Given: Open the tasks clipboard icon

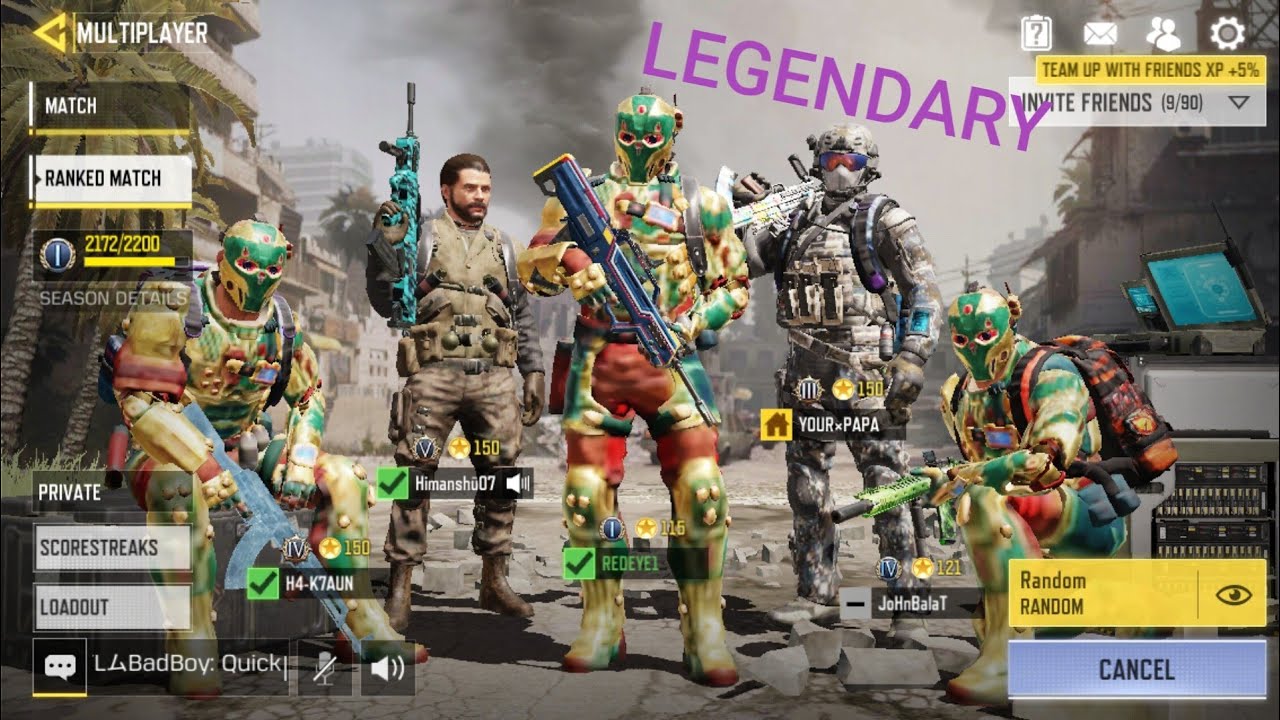Looking at the screenshot, I should (x=1037, y=33).
